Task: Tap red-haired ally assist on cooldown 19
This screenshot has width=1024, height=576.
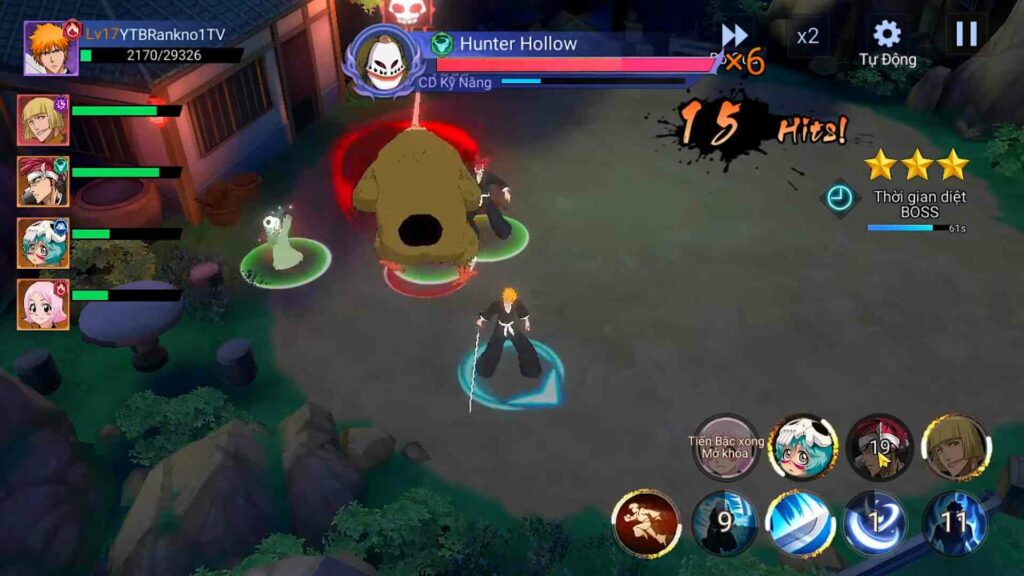Action: [880, 447]
